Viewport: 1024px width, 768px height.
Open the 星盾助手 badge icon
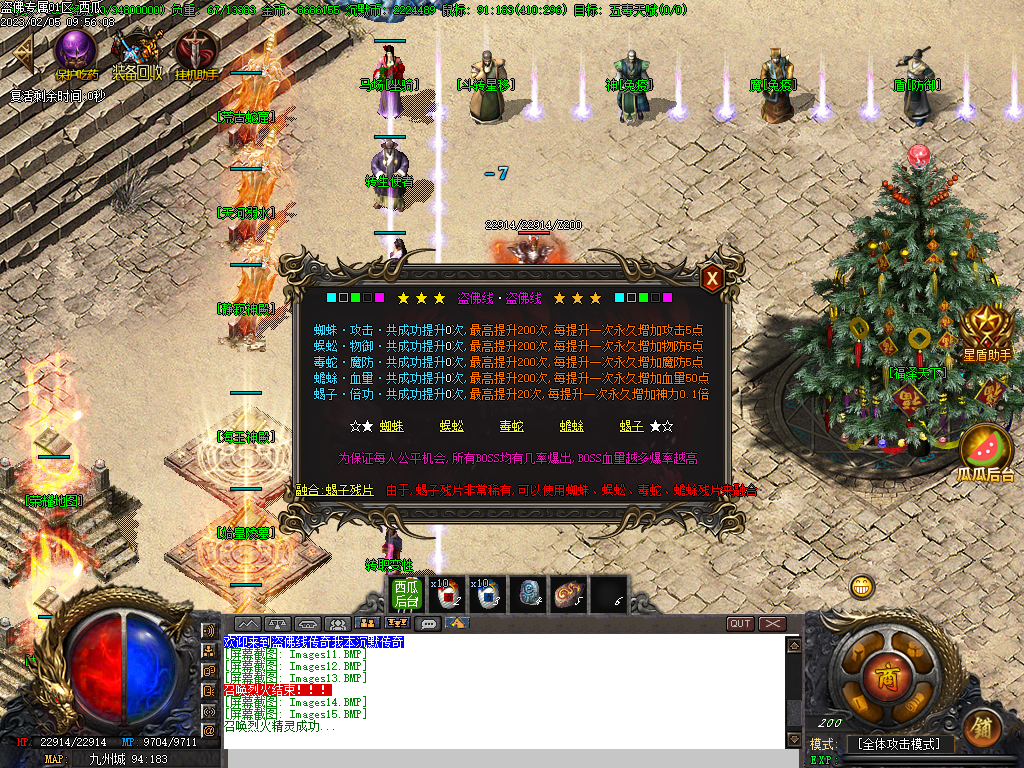tap(986, 328)
